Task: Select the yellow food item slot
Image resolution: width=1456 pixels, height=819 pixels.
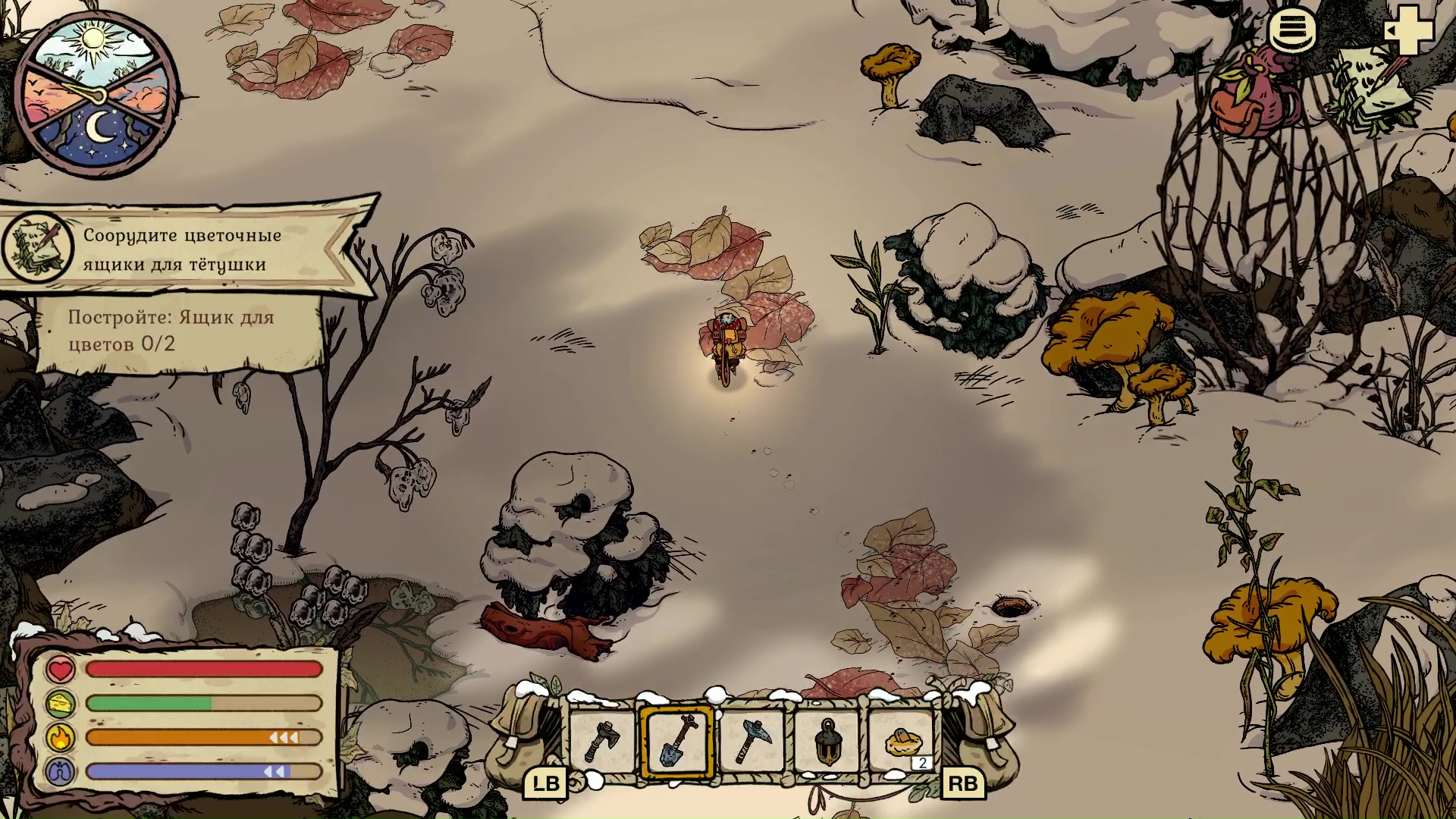Action: tap(902, 742)
